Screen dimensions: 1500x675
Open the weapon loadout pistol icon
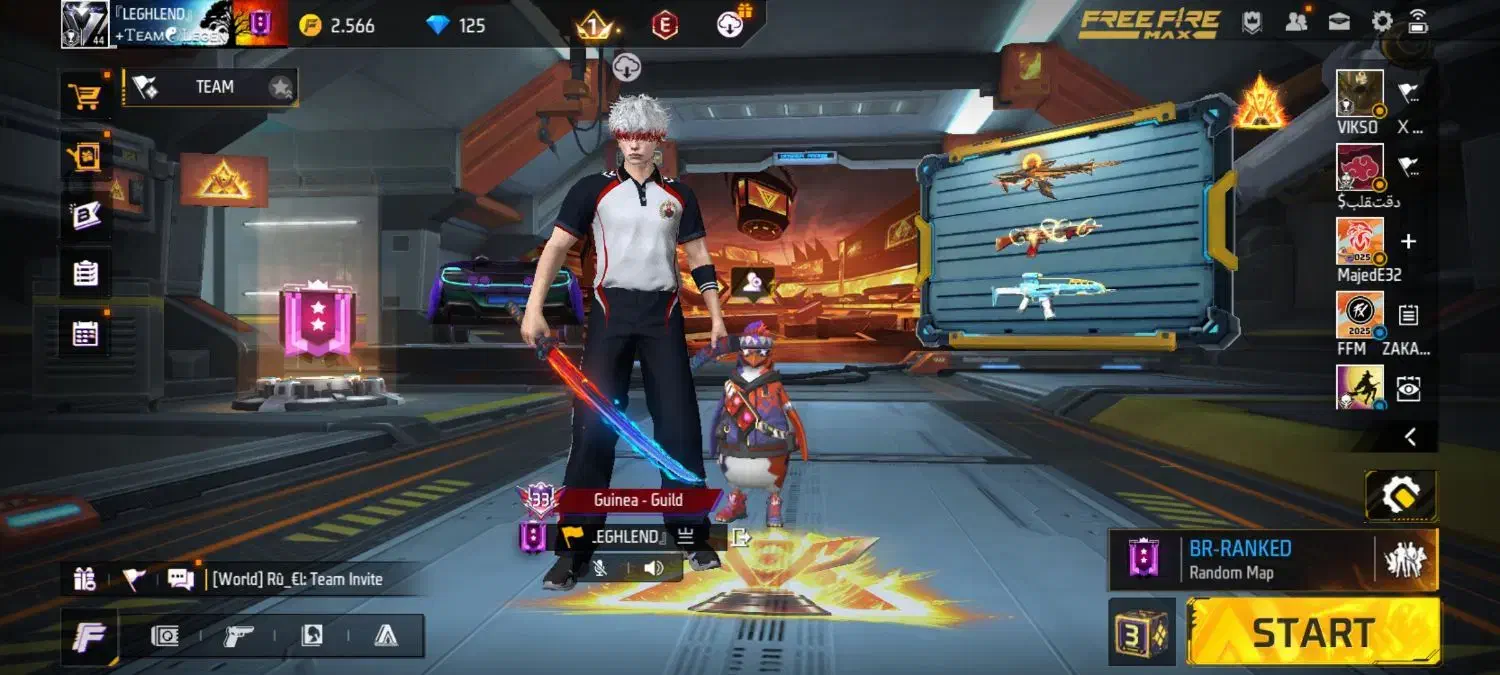tap(238, 636)
